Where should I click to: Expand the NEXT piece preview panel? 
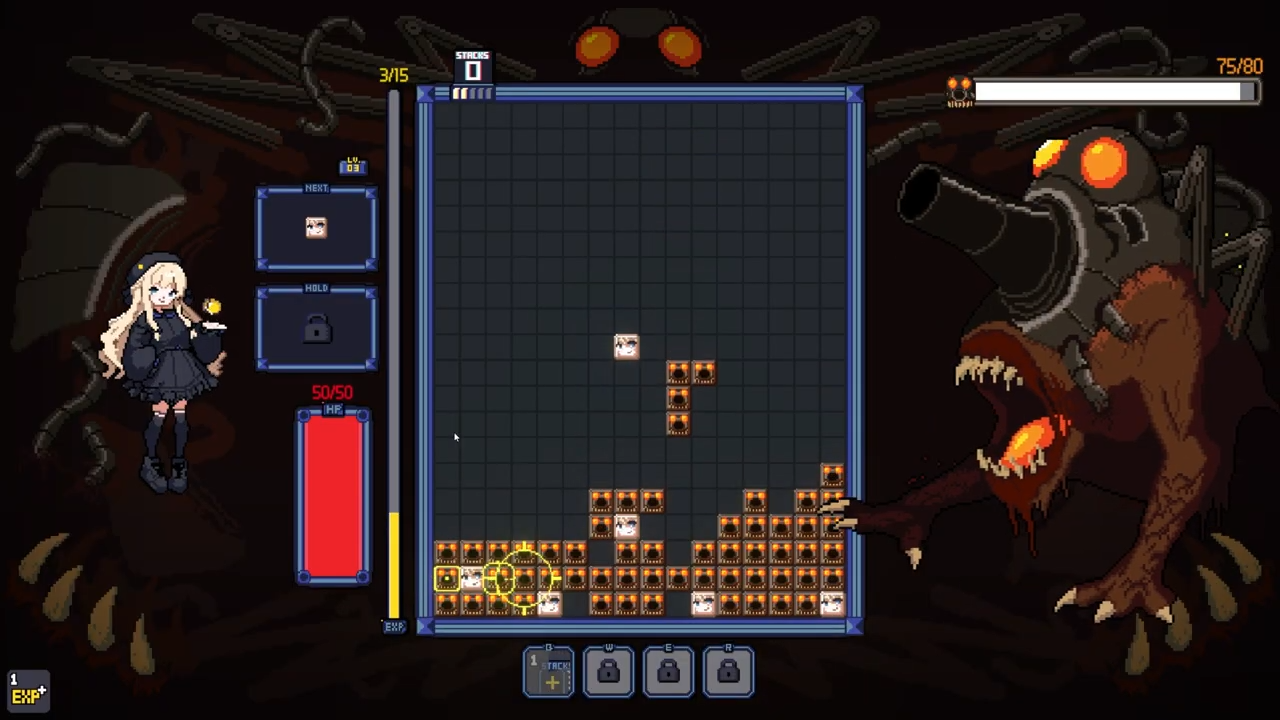click(316, 227)
